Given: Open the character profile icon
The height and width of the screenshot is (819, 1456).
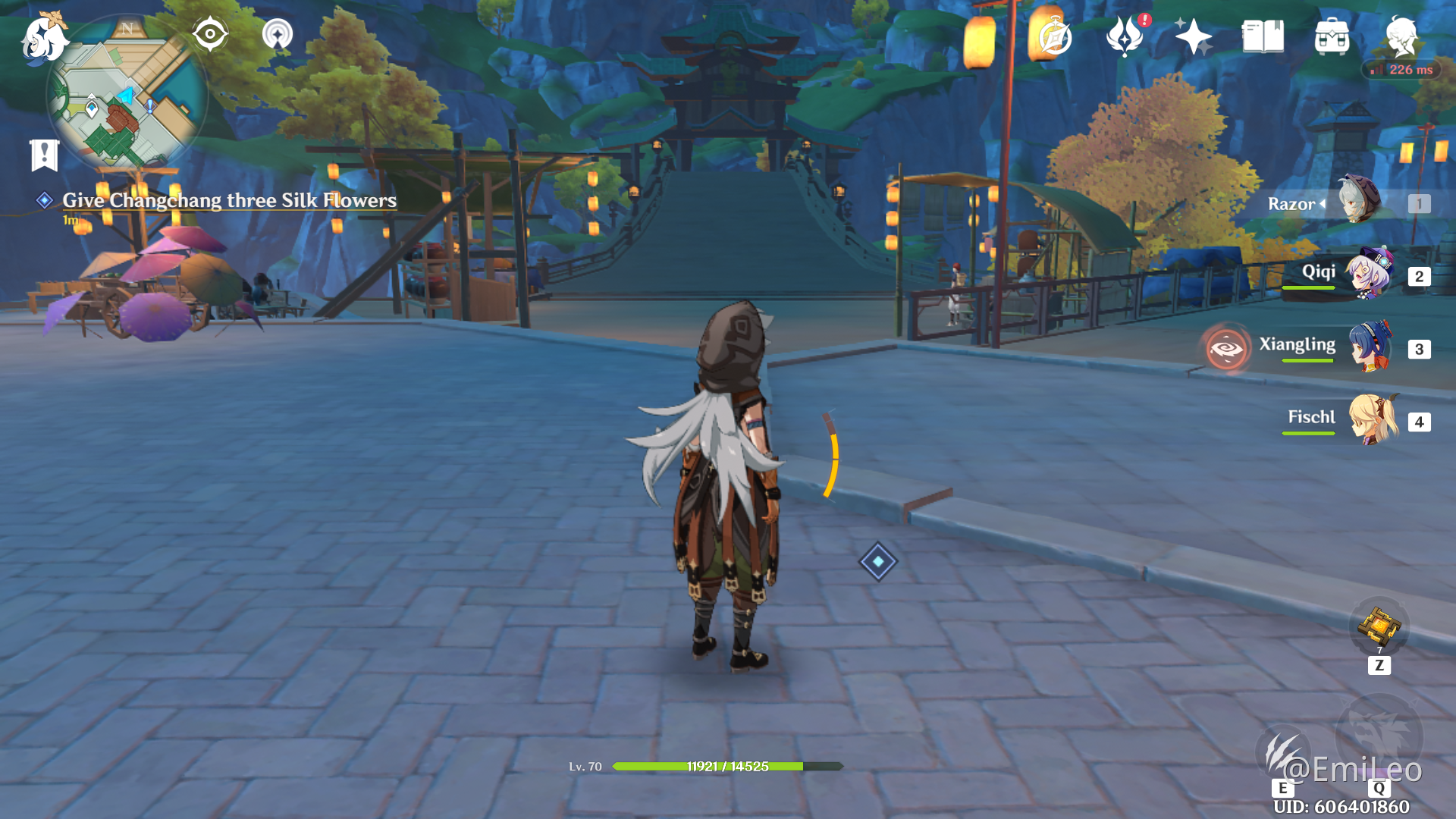Looking at the screenshot, I should 1401,36.
